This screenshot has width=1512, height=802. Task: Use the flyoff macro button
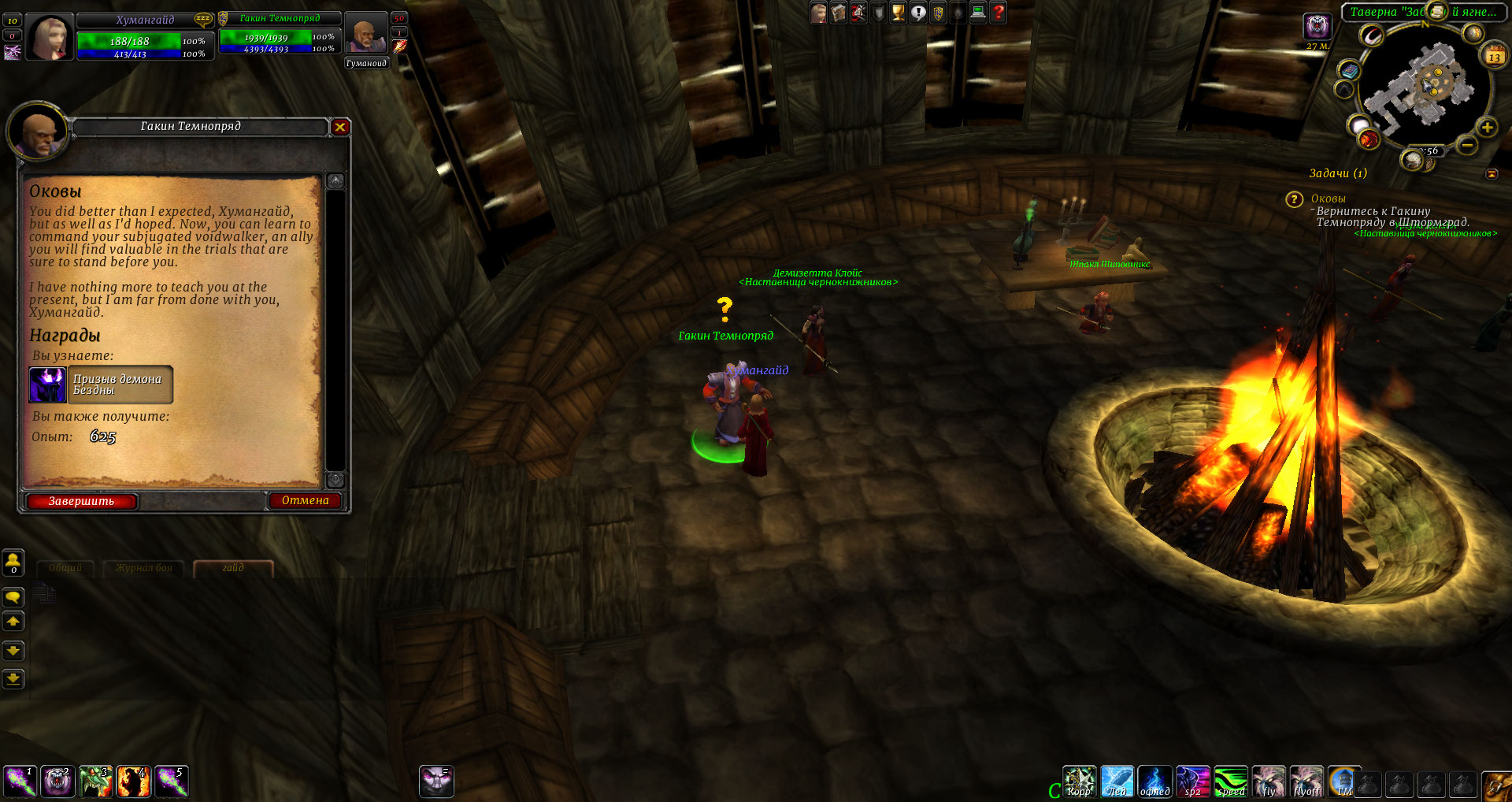1306,782
